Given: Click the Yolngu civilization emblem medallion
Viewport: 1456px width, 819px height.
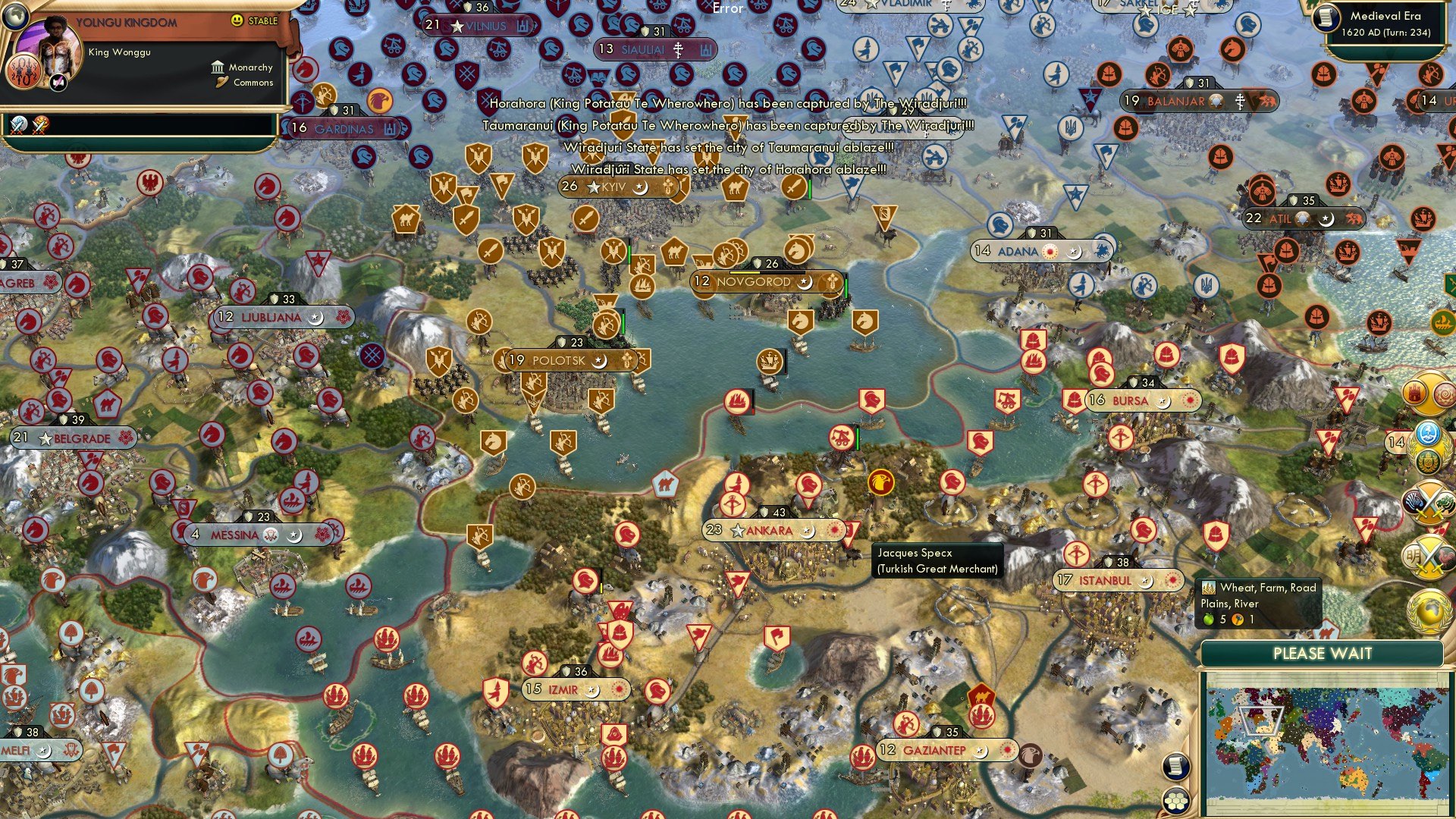Looking at the screenshot, I should click(25, 72).
